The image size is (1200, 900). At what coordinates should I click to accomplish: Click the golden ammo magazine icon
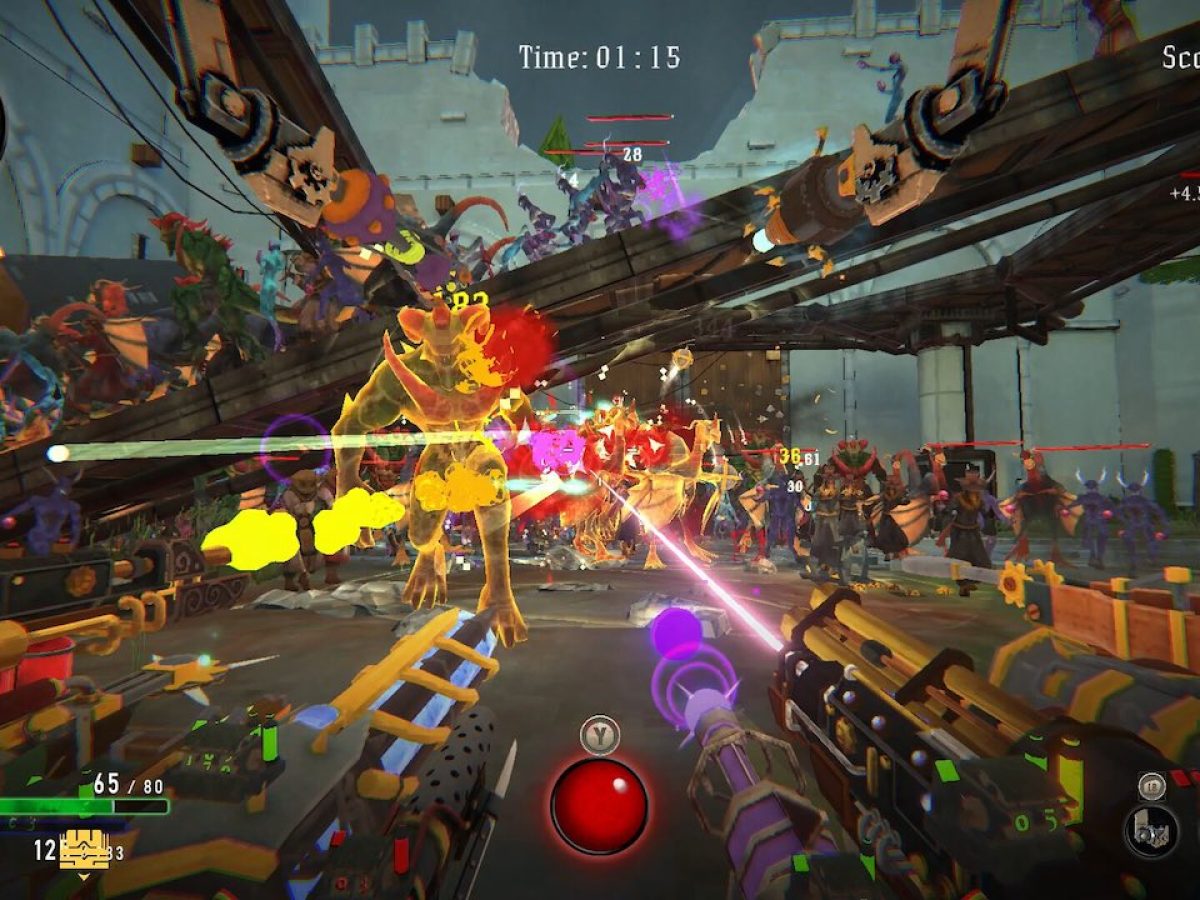84,850
